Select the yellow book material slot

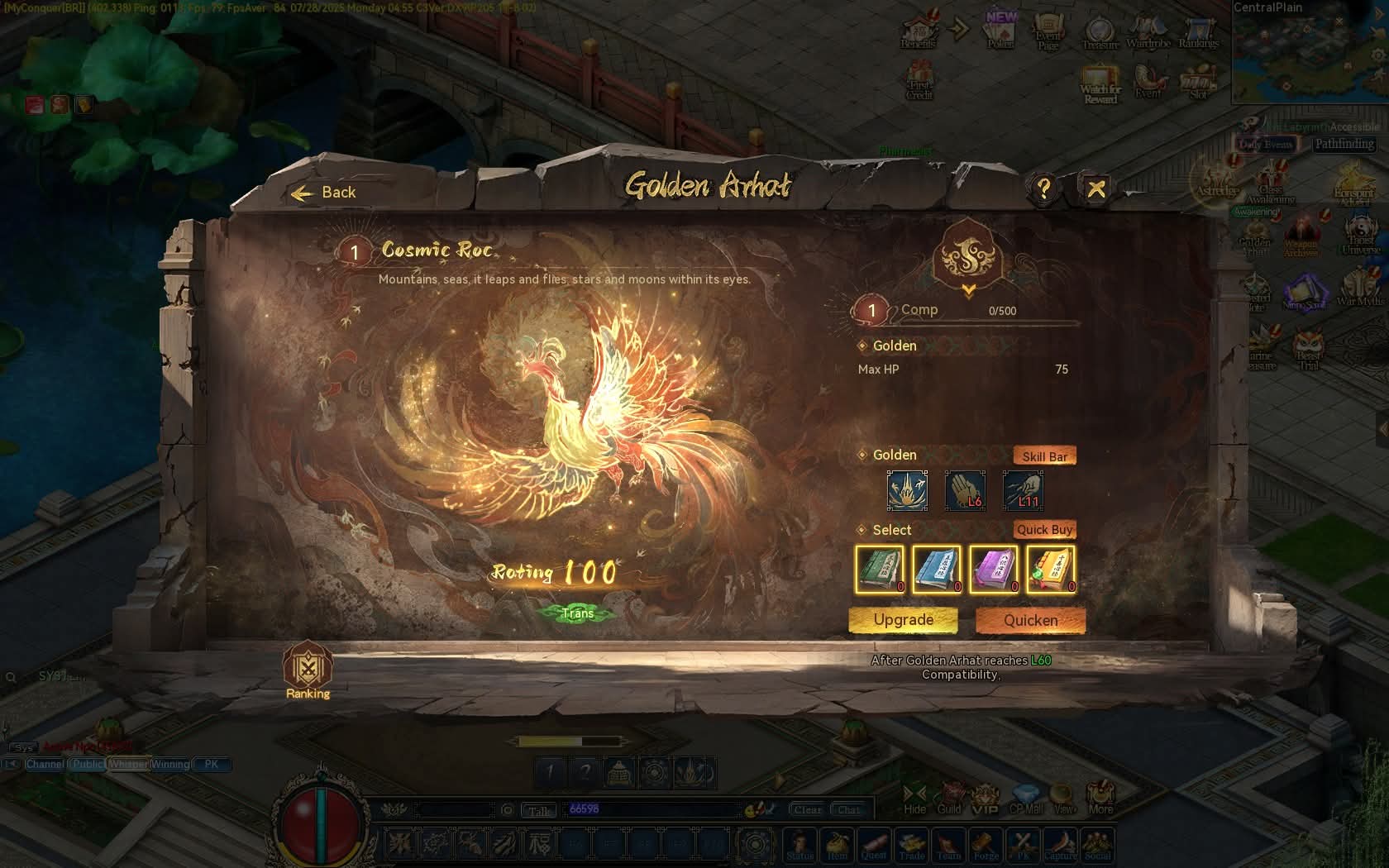pos(1051,570)
